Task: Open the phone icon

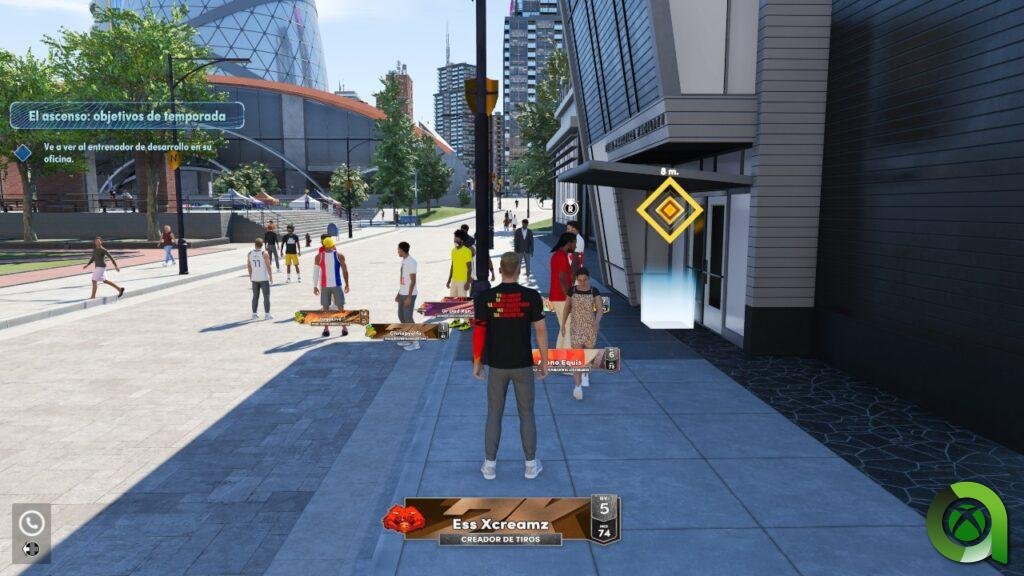Action: pyautogui.click(x=31, y=522)
